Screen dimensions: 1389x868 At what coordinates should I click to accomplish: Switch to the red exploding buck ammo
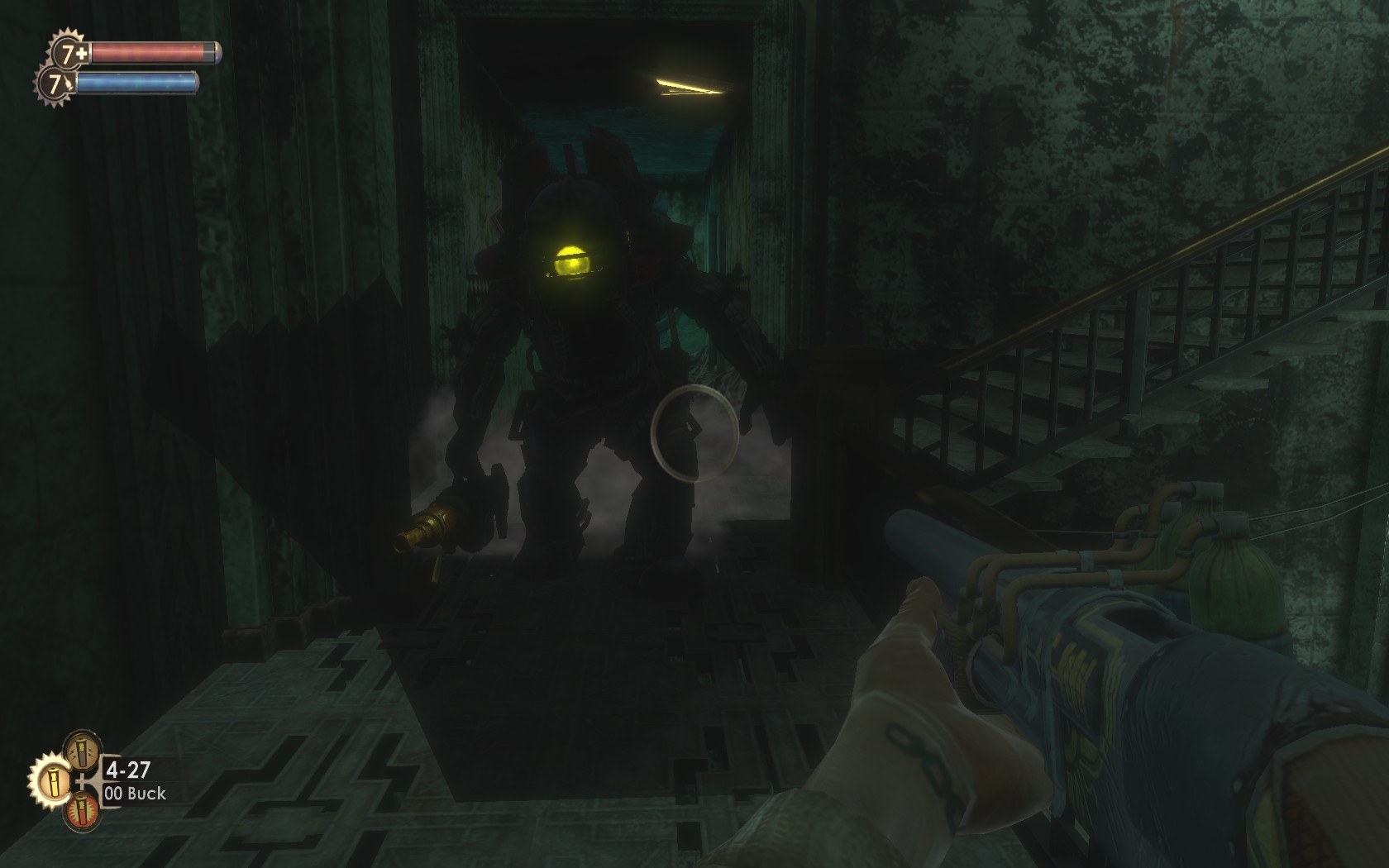(81, 811)
